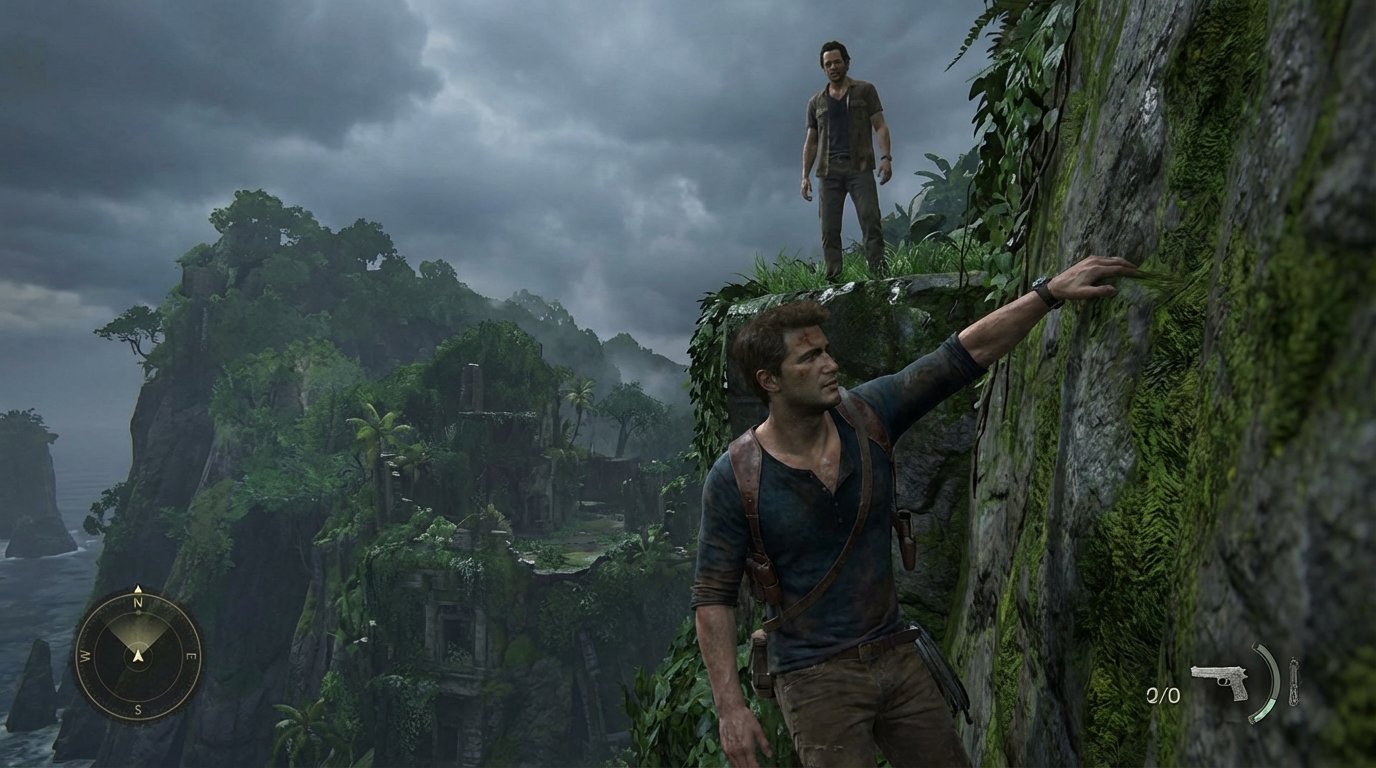Click the 'N' marker on the compass
Image resolution: width=1376 pixels, height=768 pixels.
(x=137, y=602)
